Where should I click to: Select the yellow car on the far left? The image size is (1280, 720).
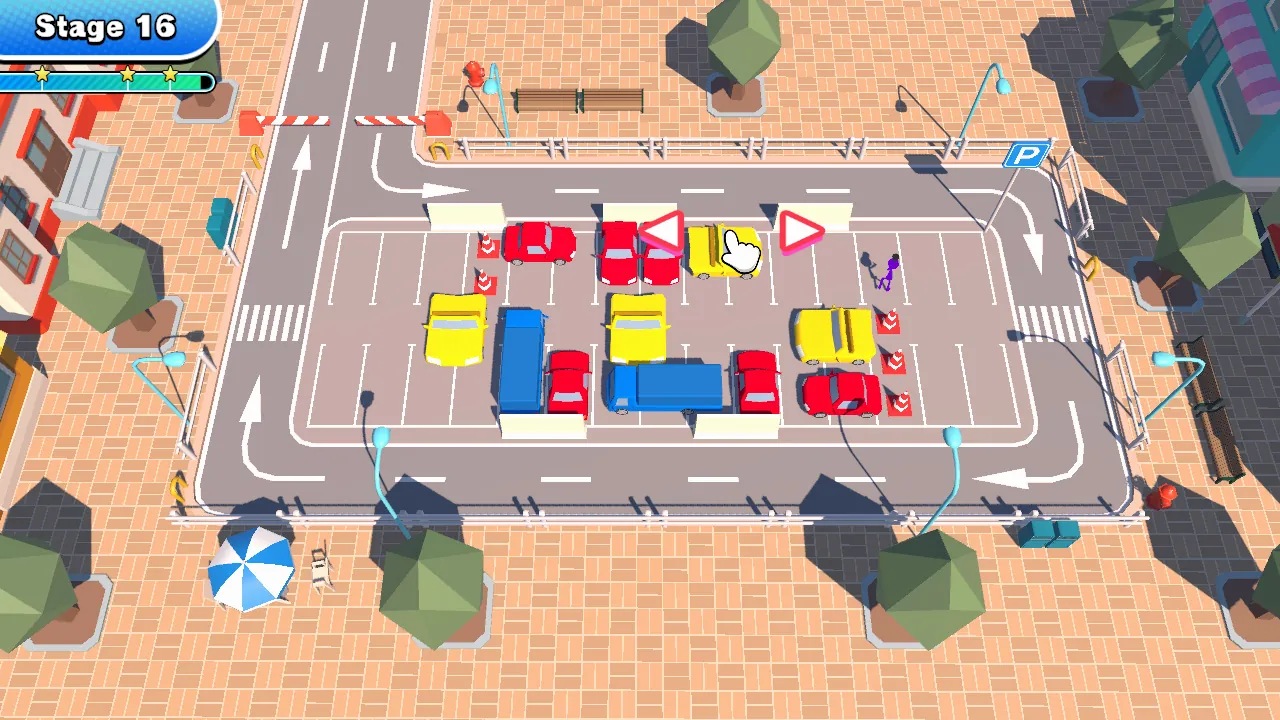point(455,330)
